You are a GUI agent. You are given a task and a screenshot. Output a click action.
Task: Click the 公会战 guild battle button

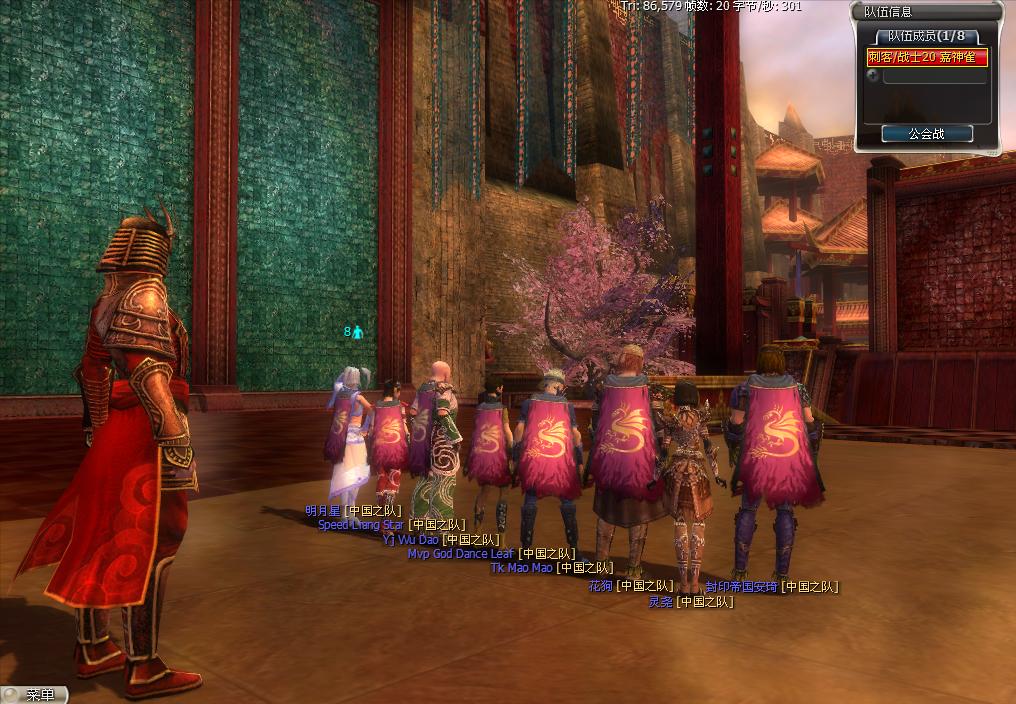[x=926, y=133]
